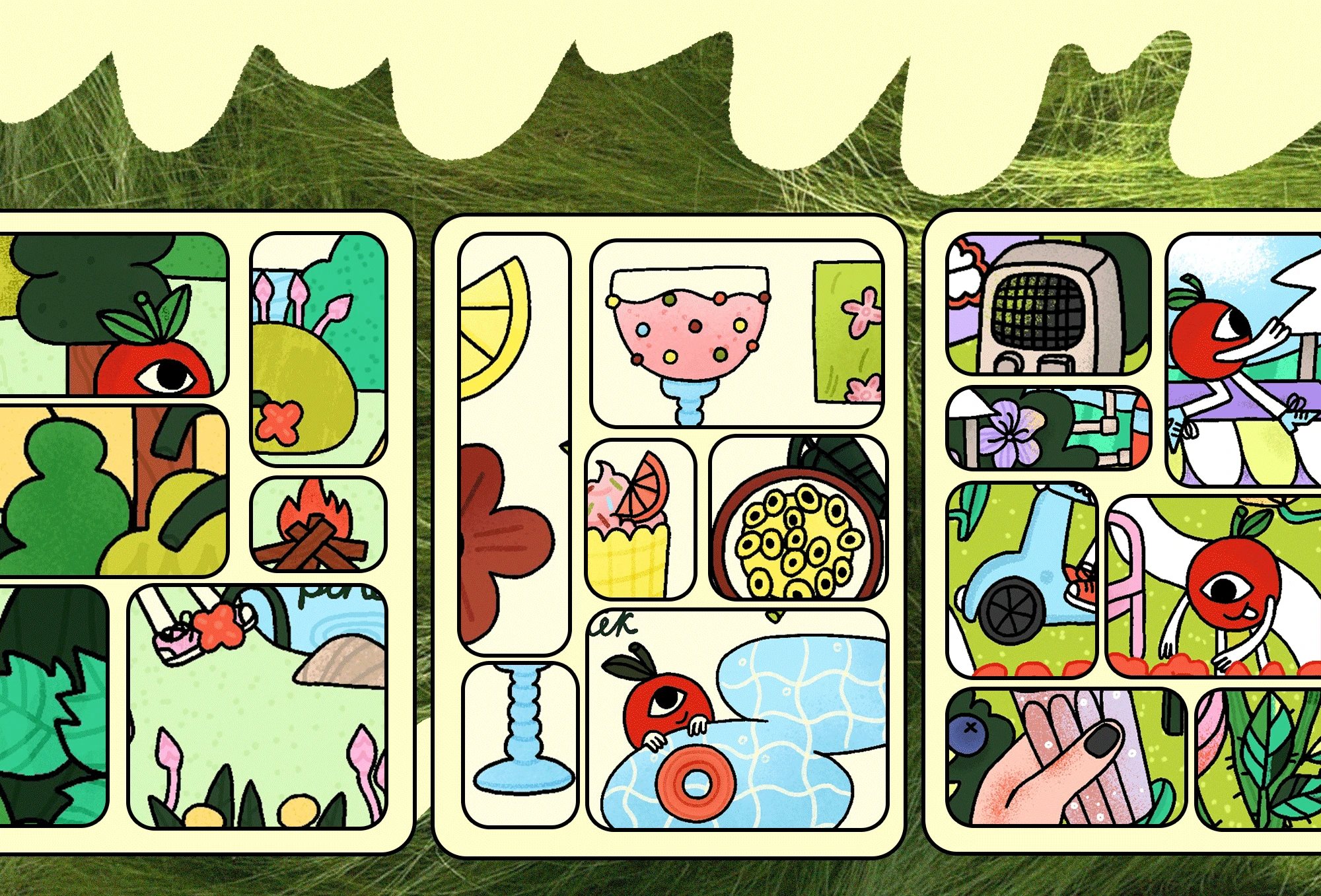Click the dark jagged leaves panel
The height and width of the screenshot is (896, 1321).
[53, 705]
